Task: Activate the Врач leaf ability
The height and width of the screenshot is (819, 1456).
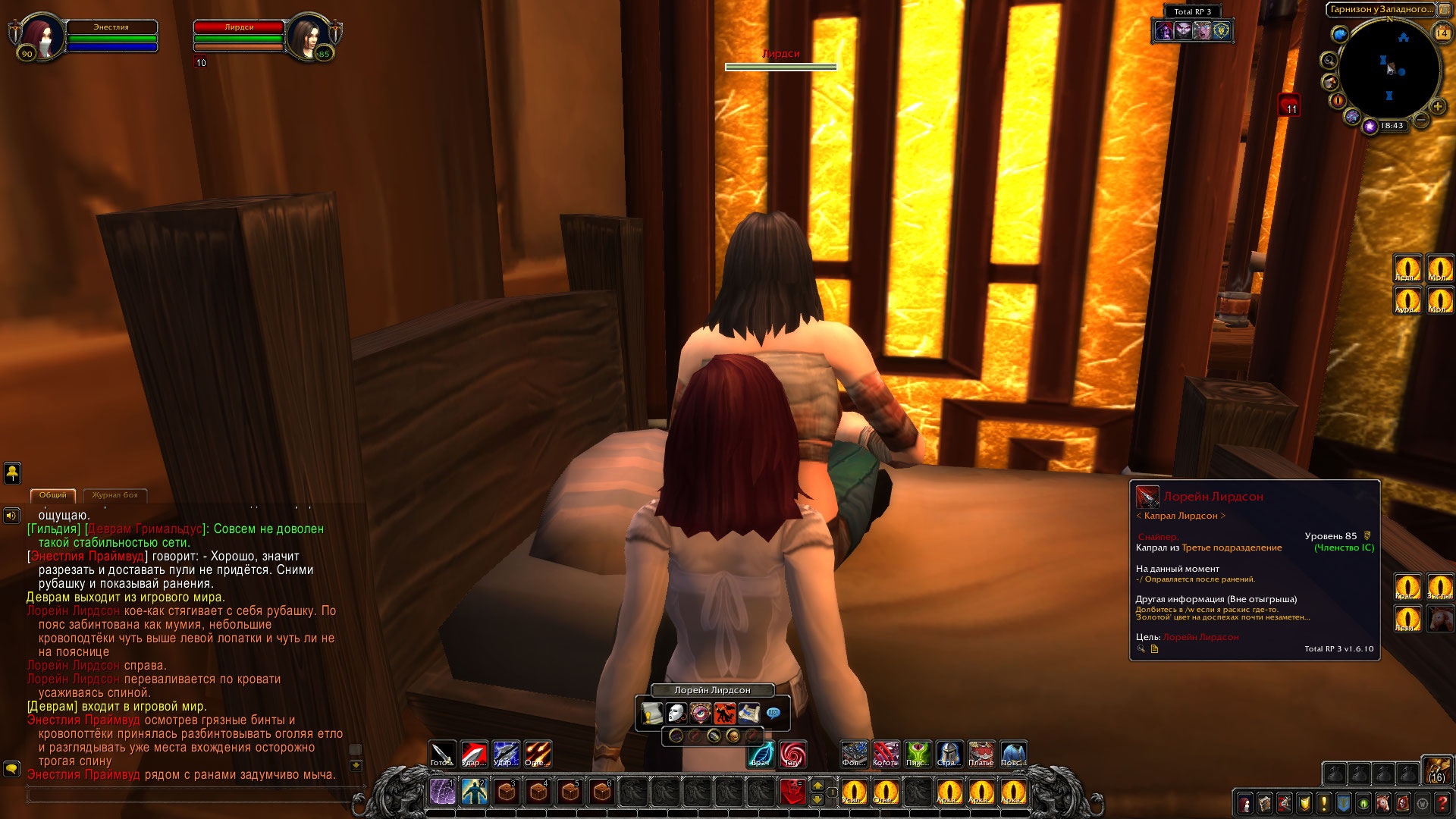Action: 761,754
